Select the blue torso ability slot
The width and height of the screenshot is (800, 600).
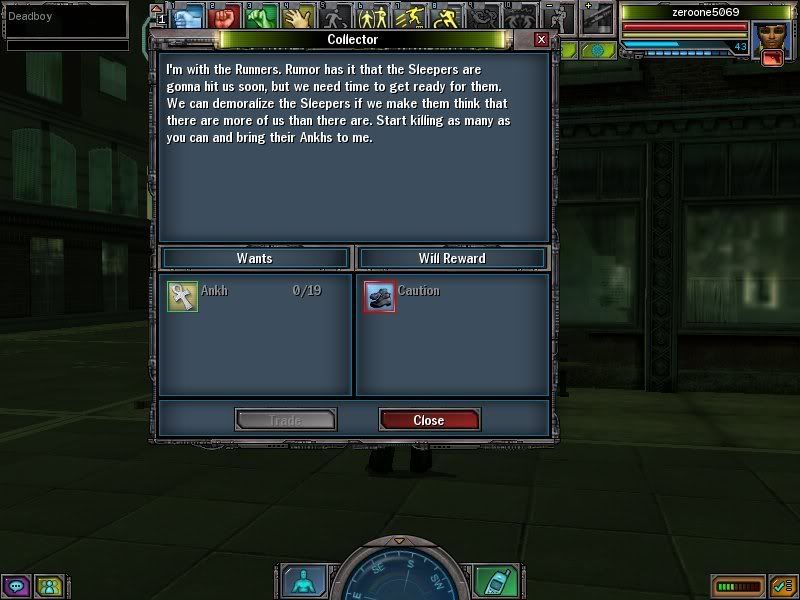[189, 17]
